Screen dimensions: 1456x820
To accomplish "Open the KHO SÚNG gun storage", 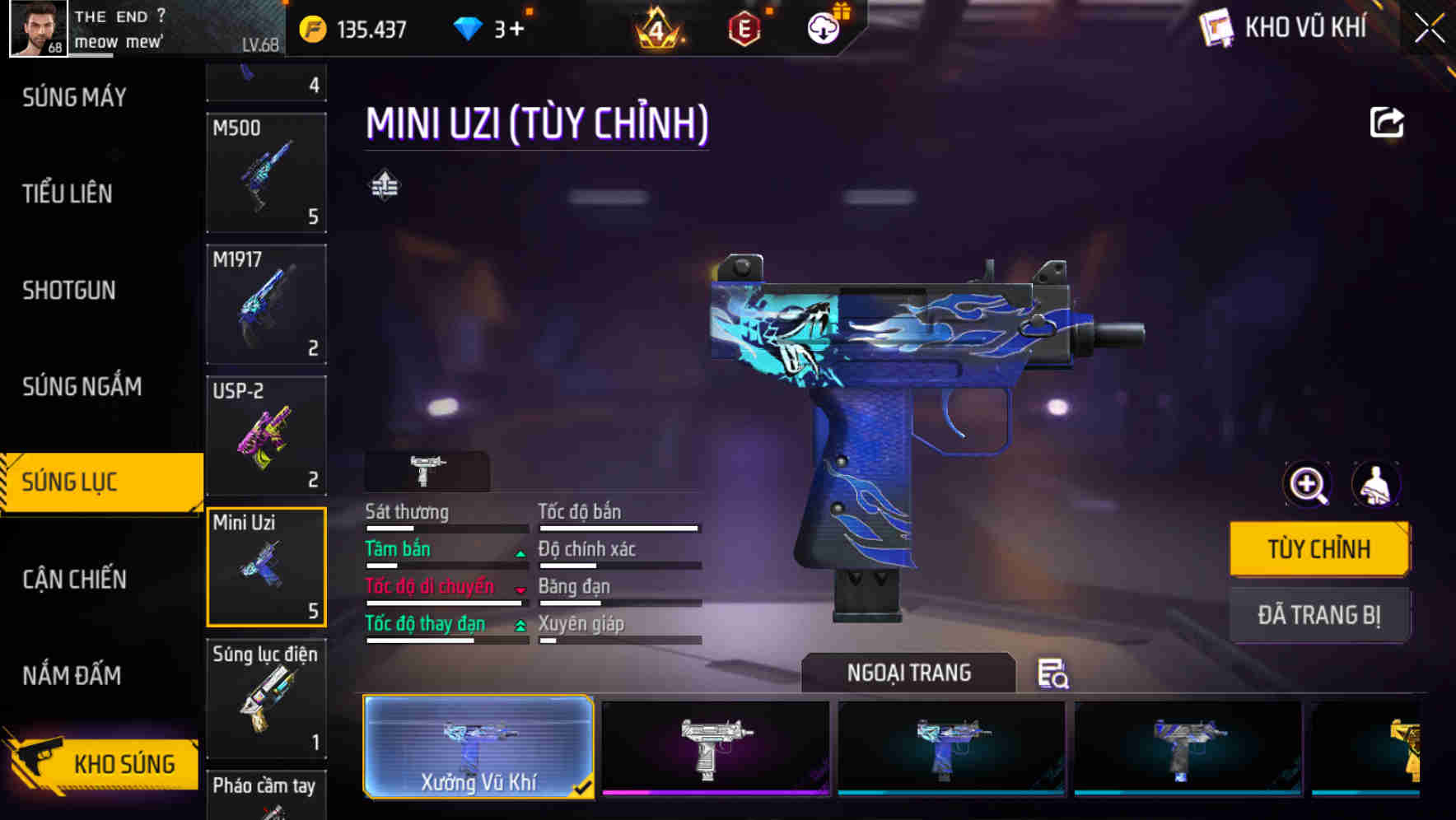I will 103,763.
